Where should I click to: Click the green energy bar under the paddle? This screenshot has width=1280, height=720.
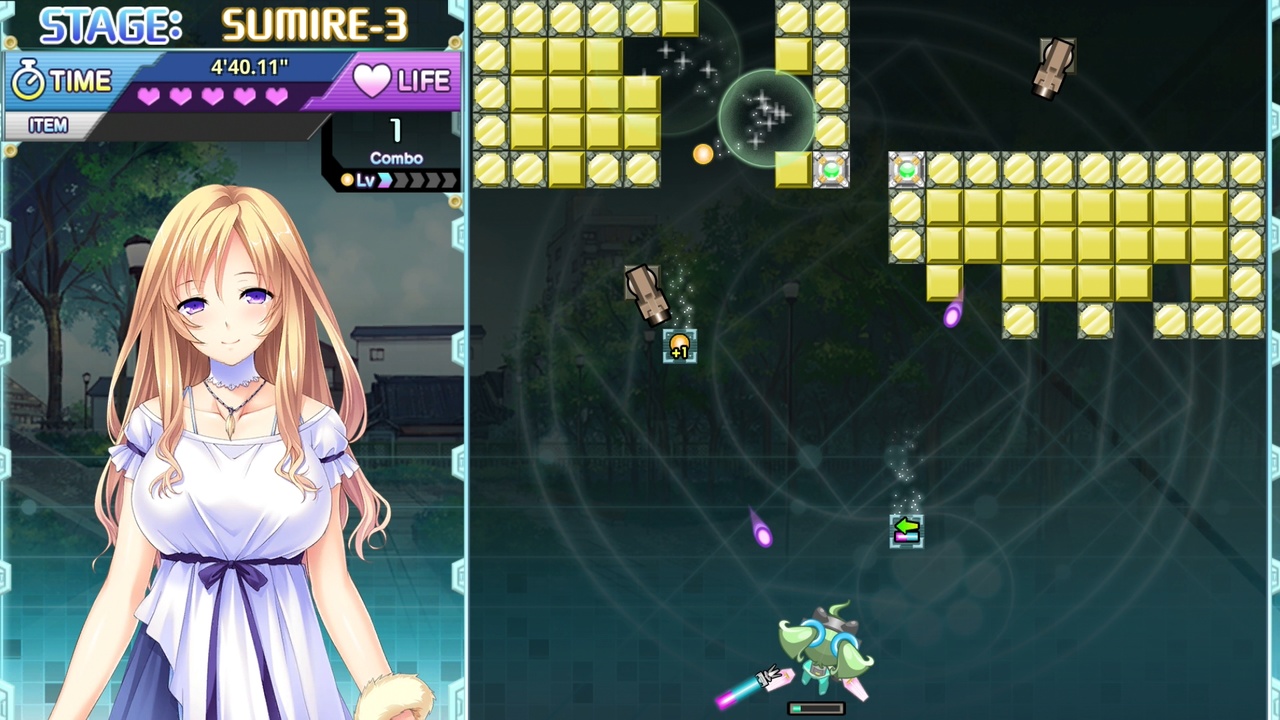(x=817, y=707)
